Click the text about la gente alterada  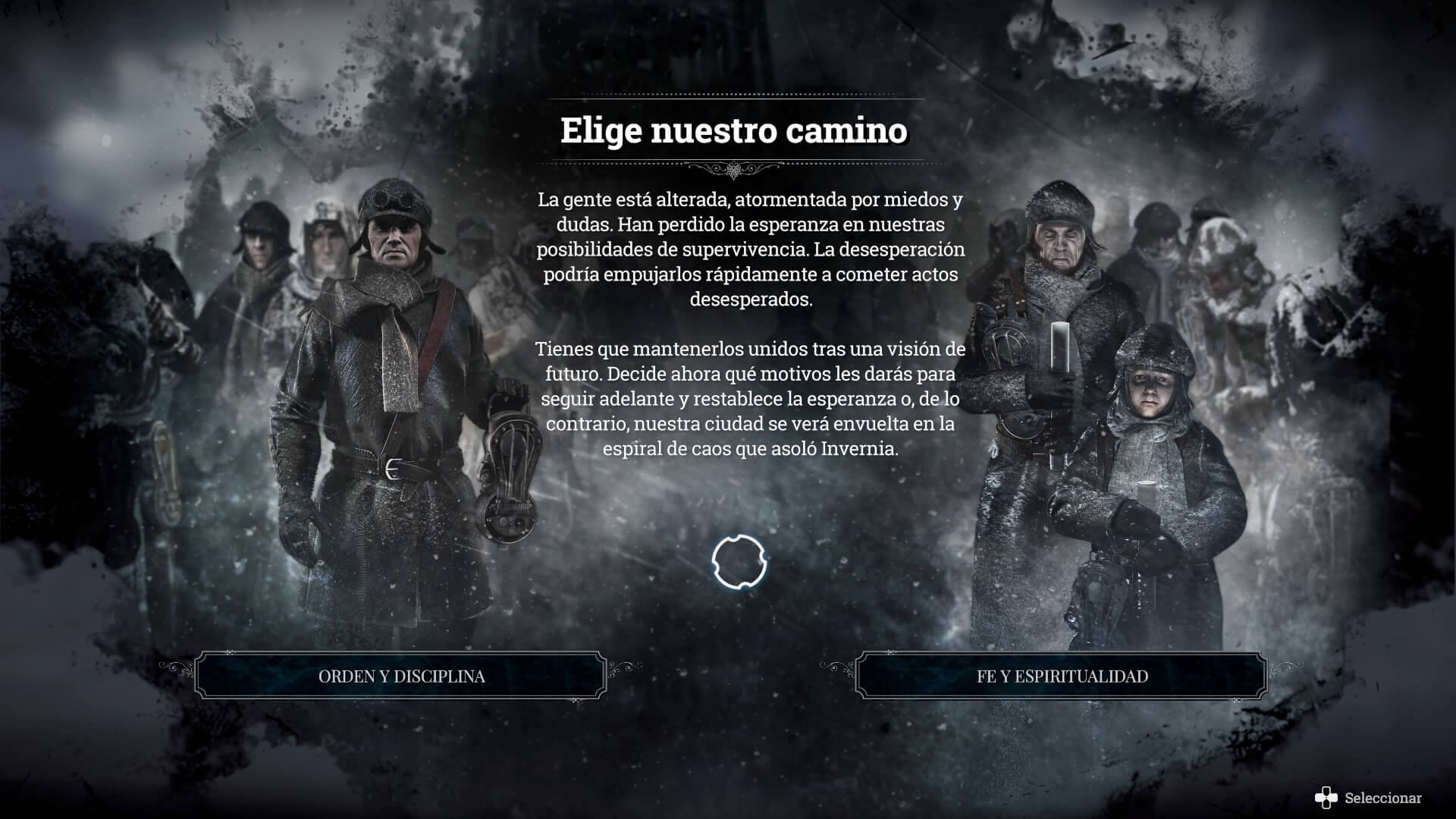[751, 250]
